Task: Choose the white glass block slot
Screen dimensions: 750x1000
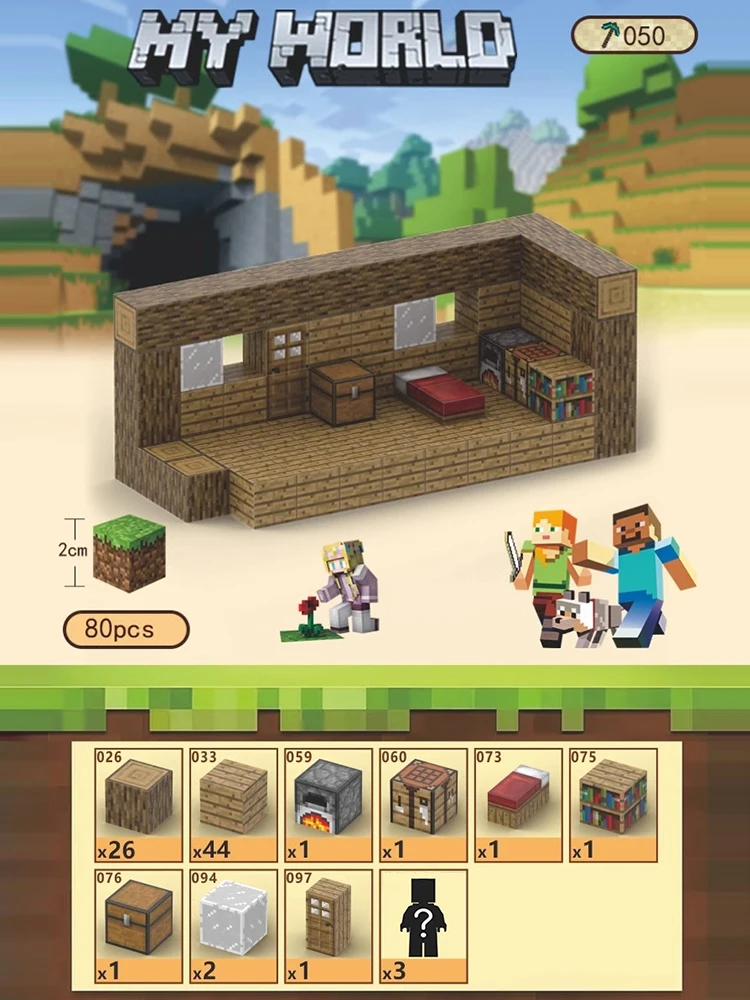Action: [234, 926]
